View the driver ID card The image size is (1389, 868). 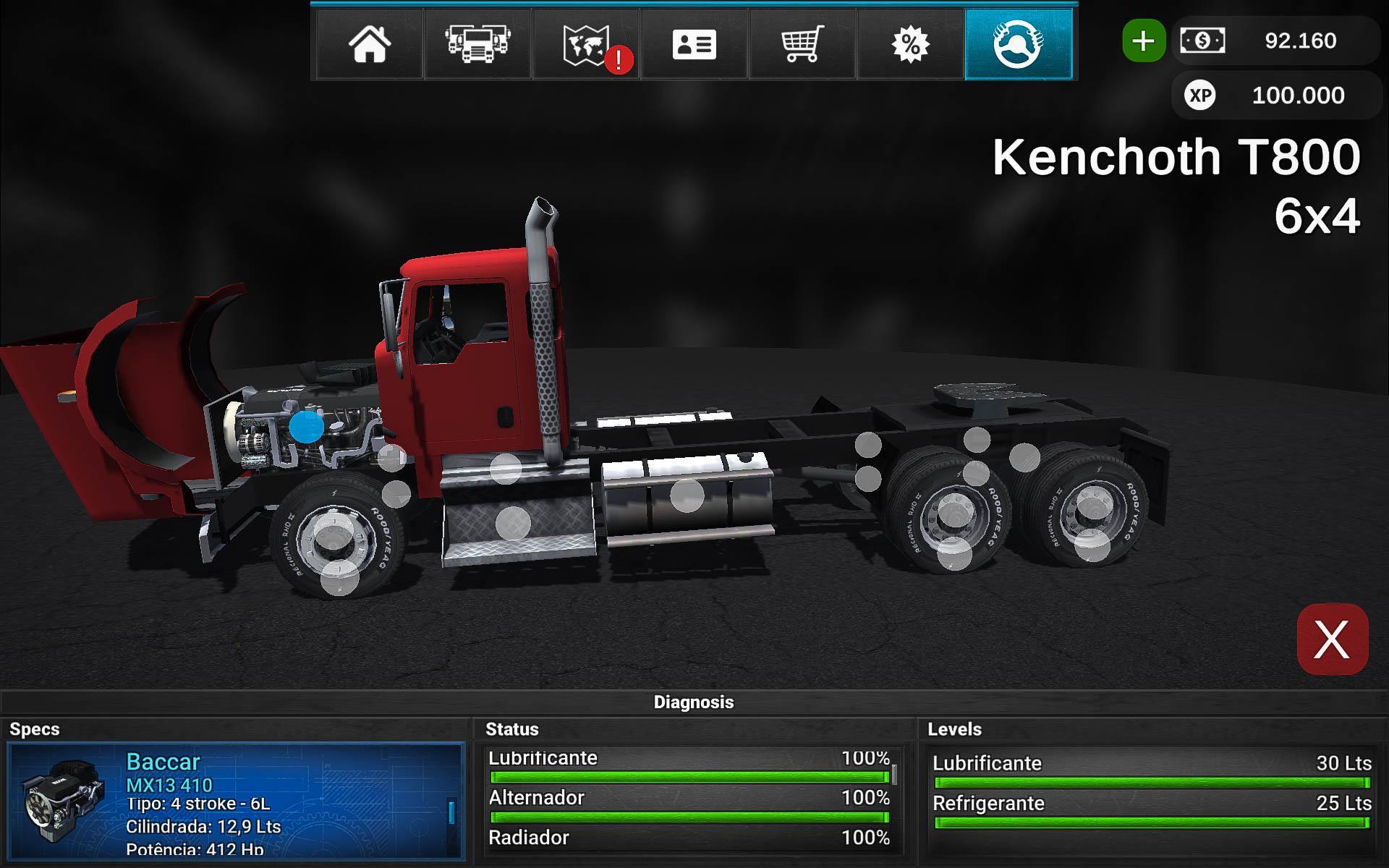click(x=694, y=45)
